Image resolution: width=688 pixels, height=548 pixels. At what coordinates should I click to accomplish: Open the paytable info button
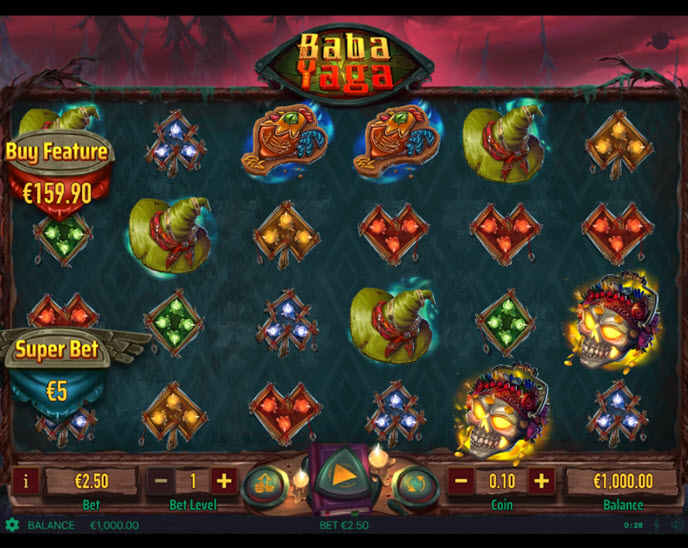click(25, 481)
